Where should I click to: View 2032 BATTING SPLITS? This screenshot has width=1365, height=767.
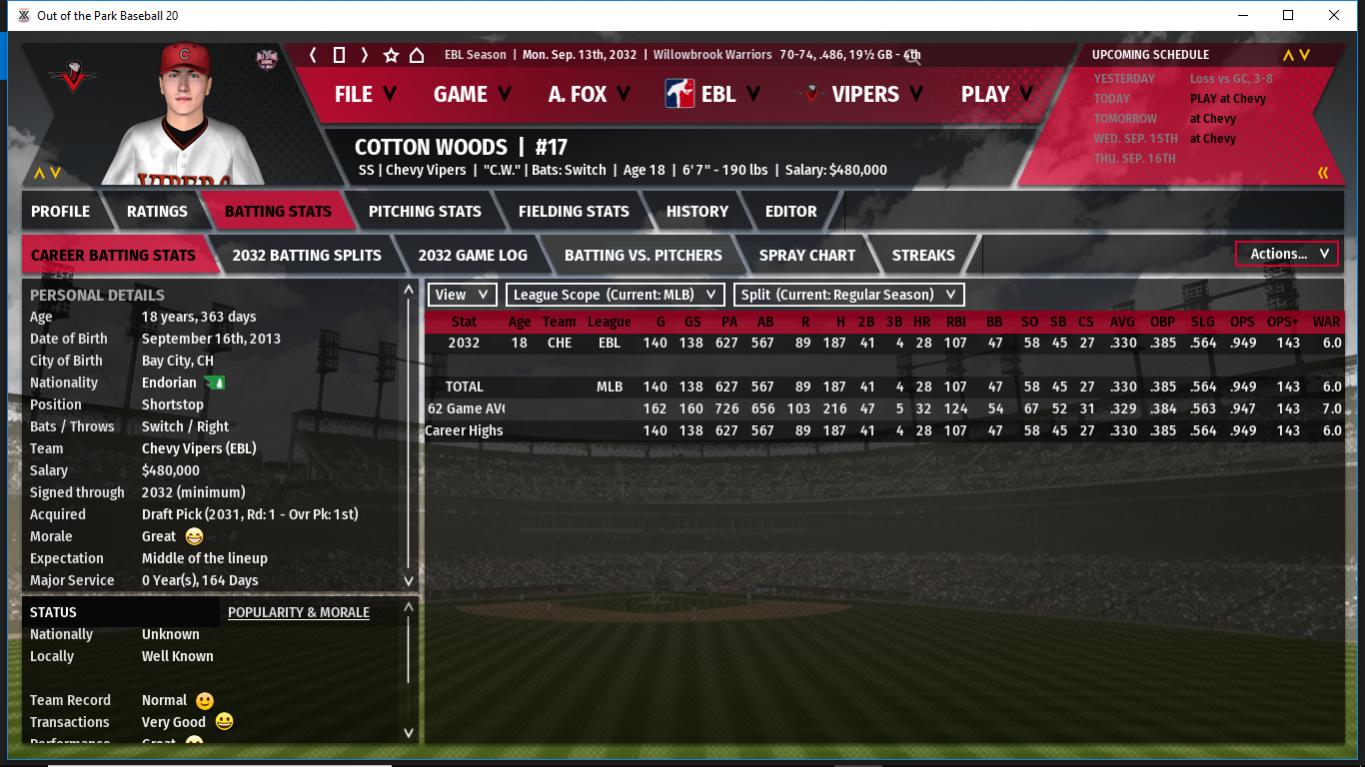306,255
